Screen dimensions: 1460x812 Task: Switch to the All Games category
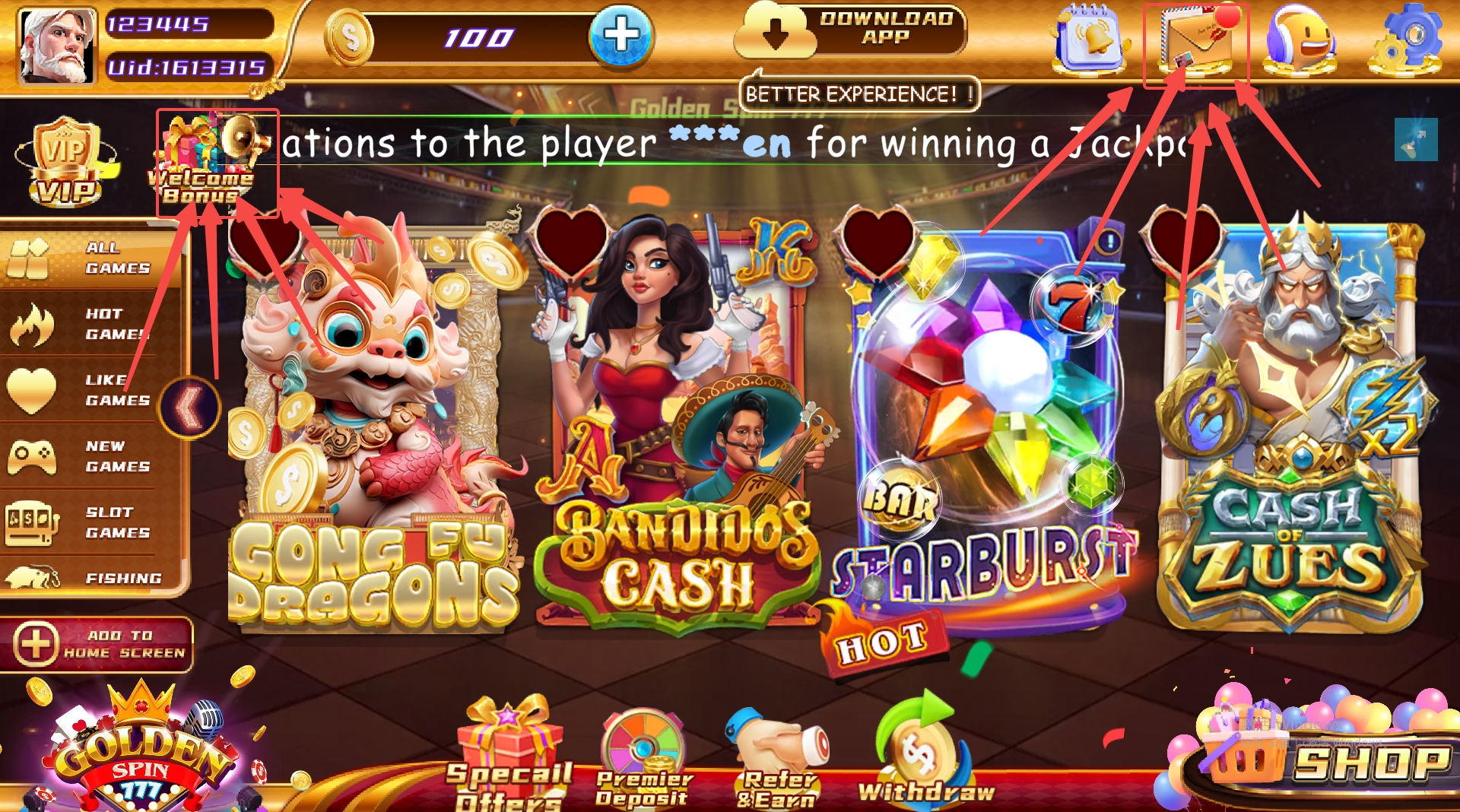point(91,259)
